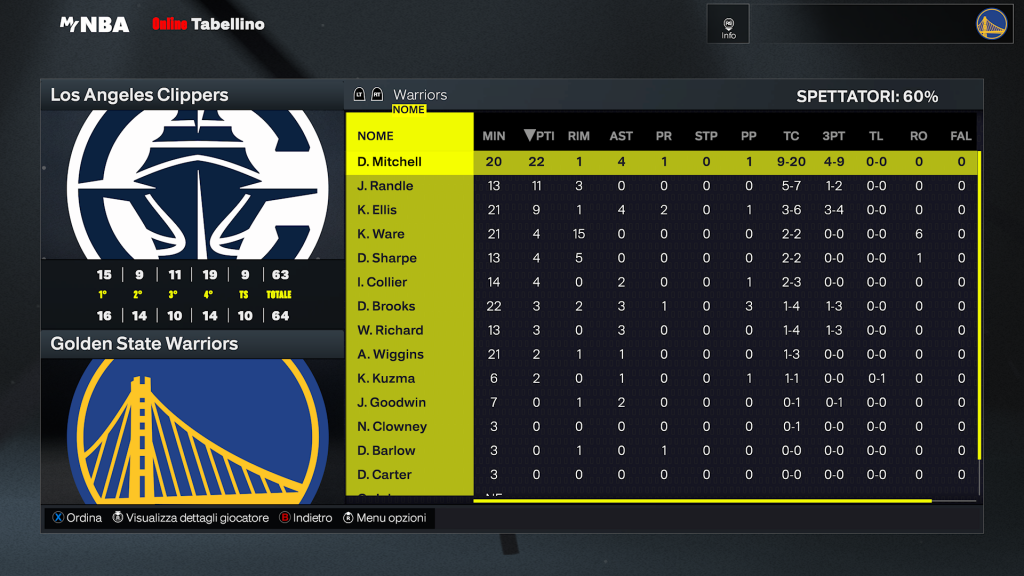The image size is (1024, 576).
Task: Sort by the AST assists column
Action: [x=621, y=136]
